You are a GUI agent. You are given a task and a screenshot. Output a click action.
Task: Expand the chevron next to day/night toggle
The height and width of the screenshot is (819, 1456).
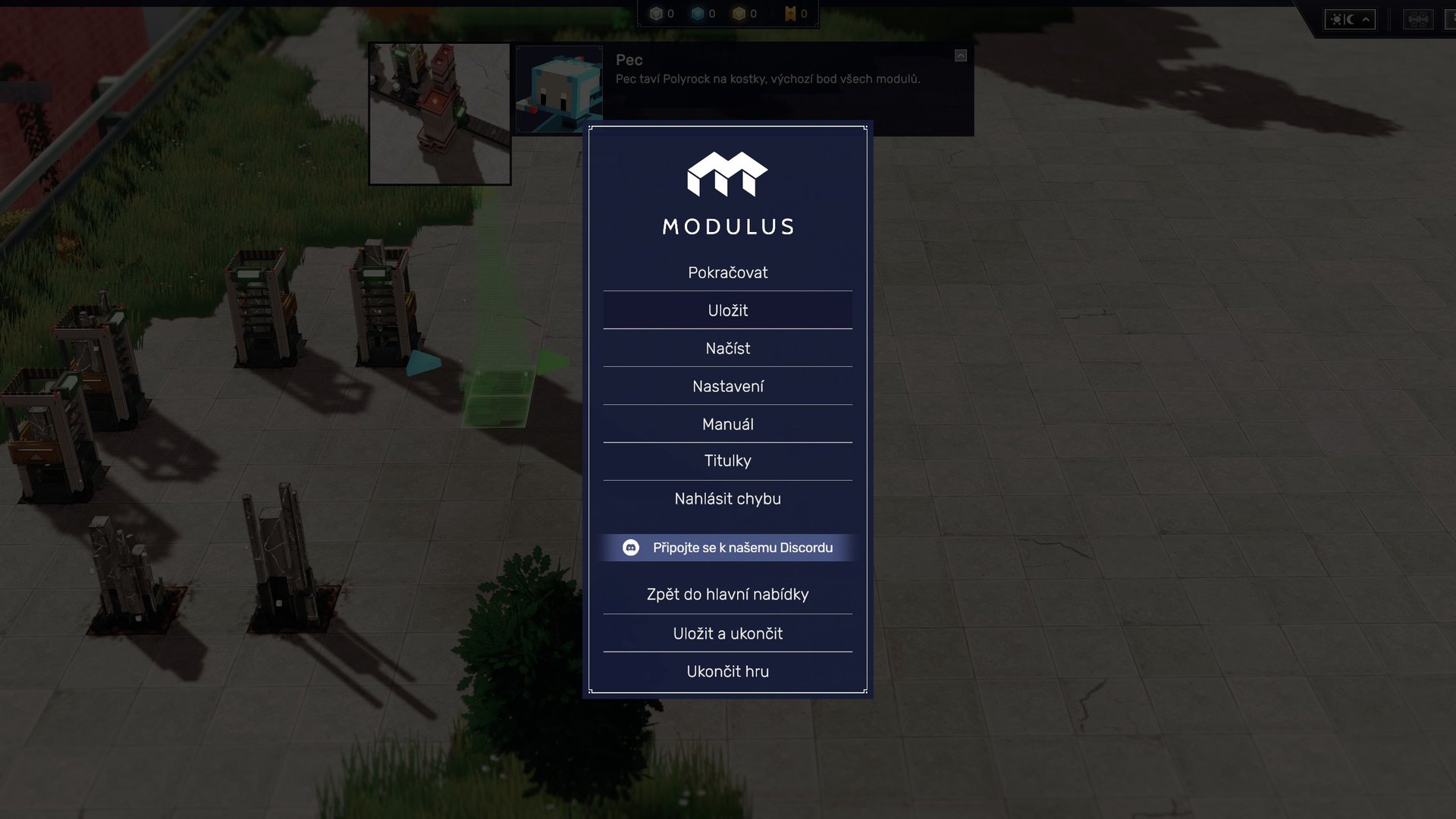(x=1367, y=20)
